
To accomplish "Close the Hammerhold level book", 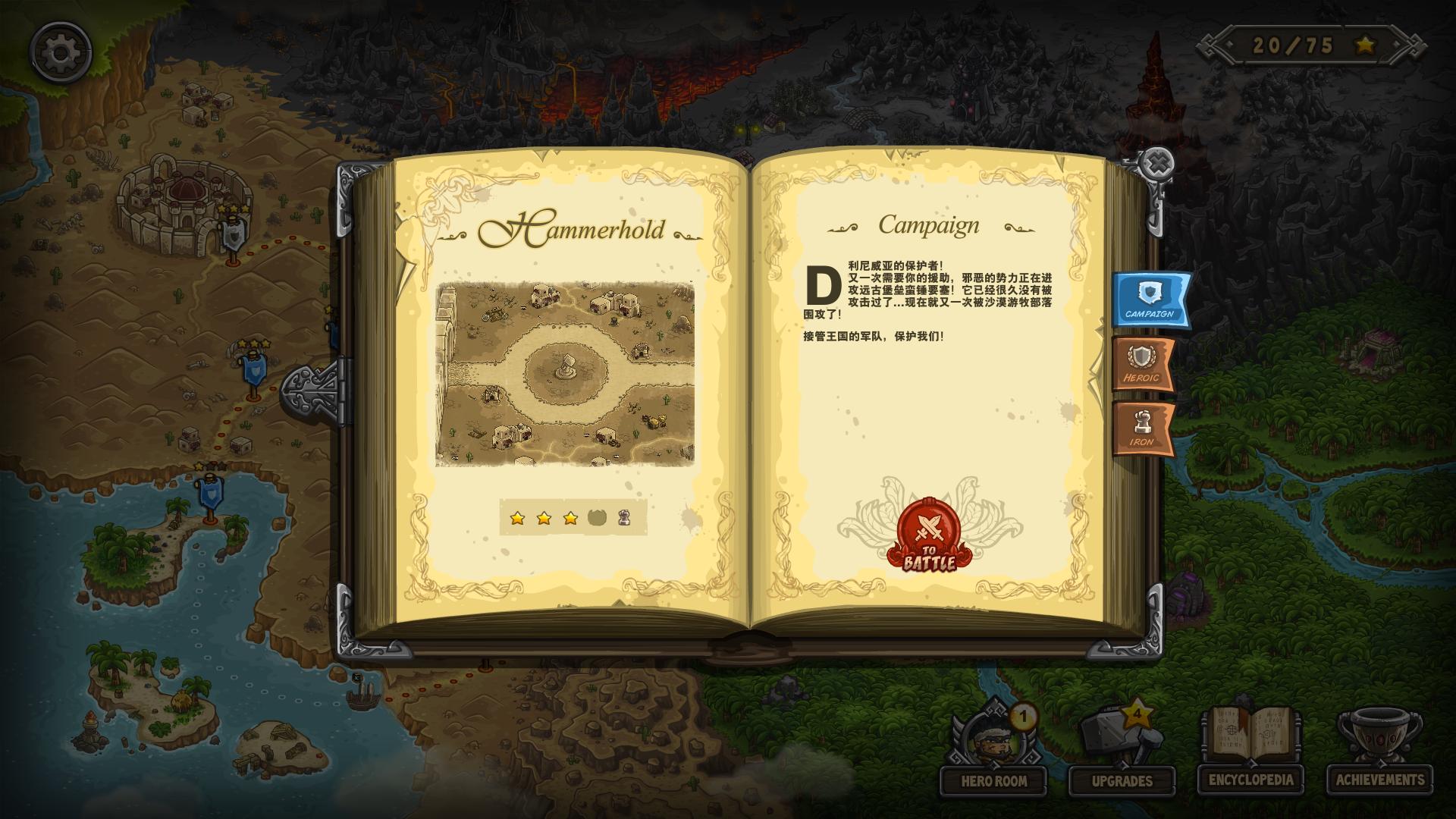I will 1158,164.
